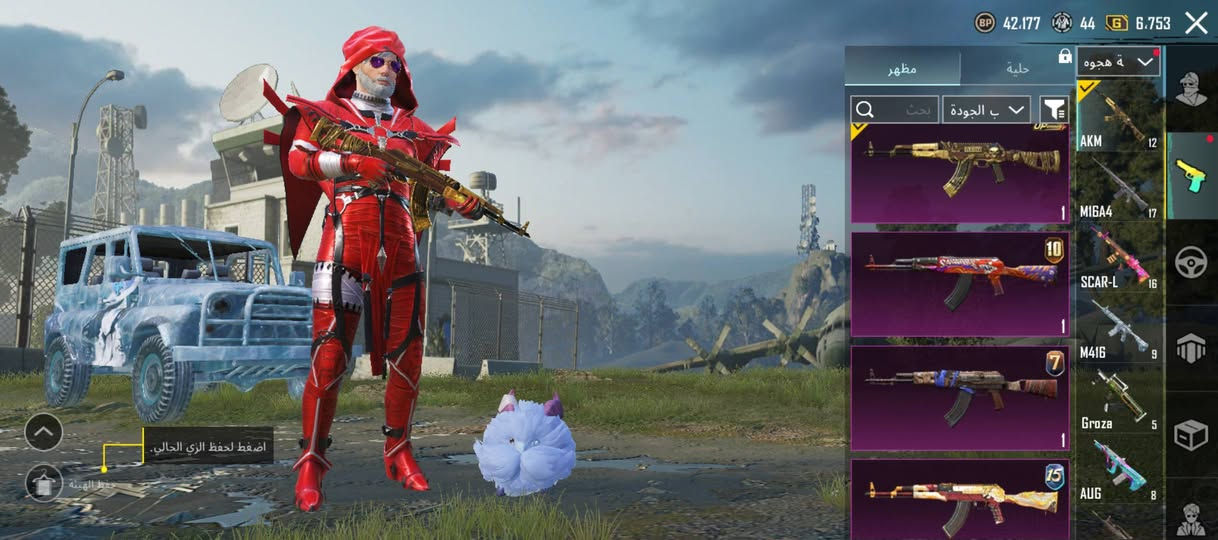Select the red-gold level 15 AKM skin
1218x540 pixels.
(x=959, y=498)
